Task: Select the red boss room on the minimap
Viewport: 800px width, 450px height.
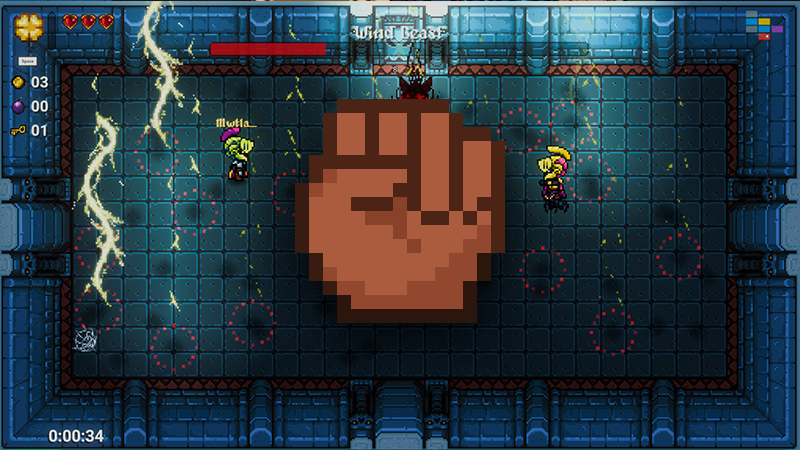Action: 764,37
